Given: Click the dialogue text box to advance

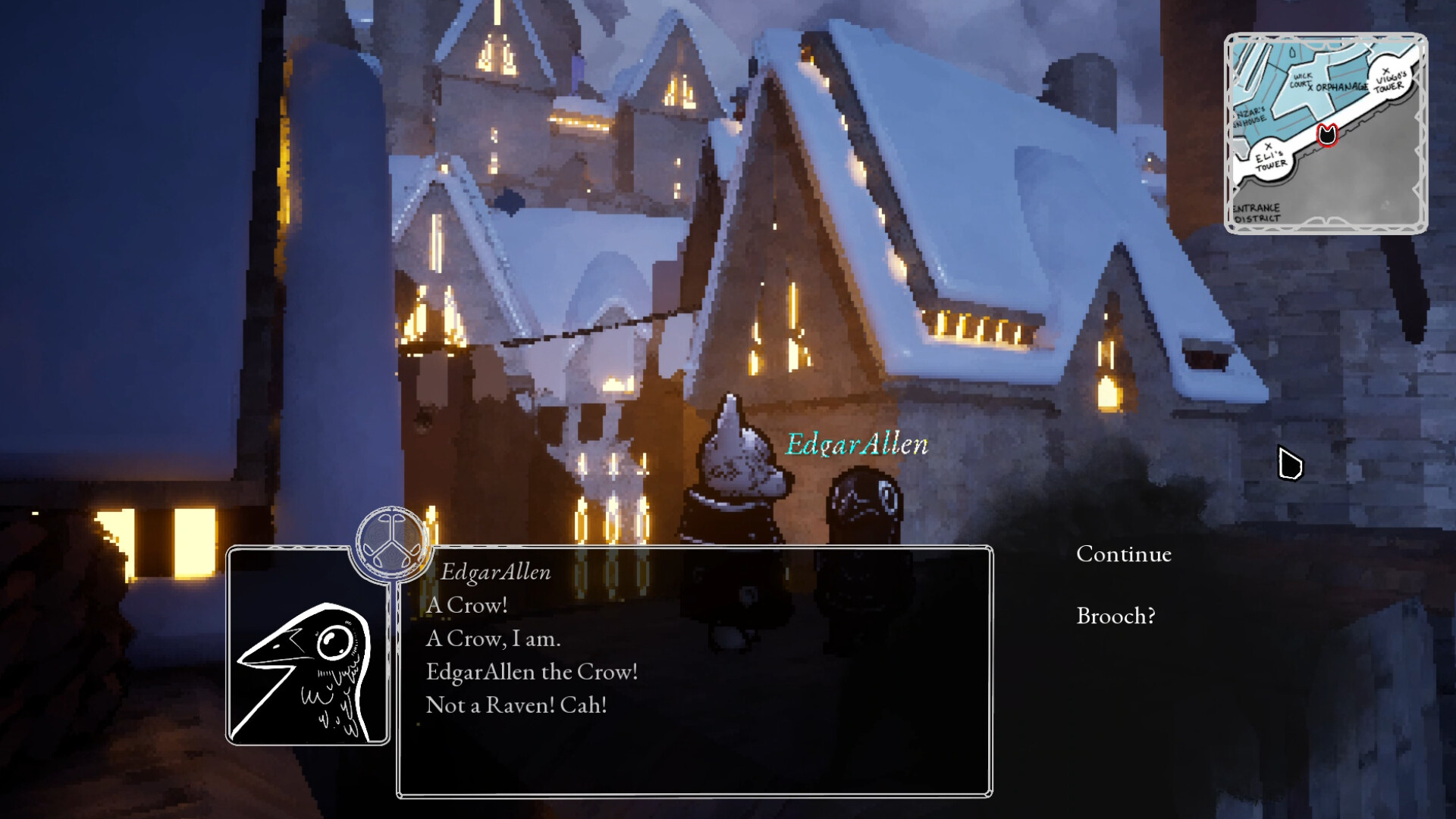Looking at the screenshot, I should [694, 671].
